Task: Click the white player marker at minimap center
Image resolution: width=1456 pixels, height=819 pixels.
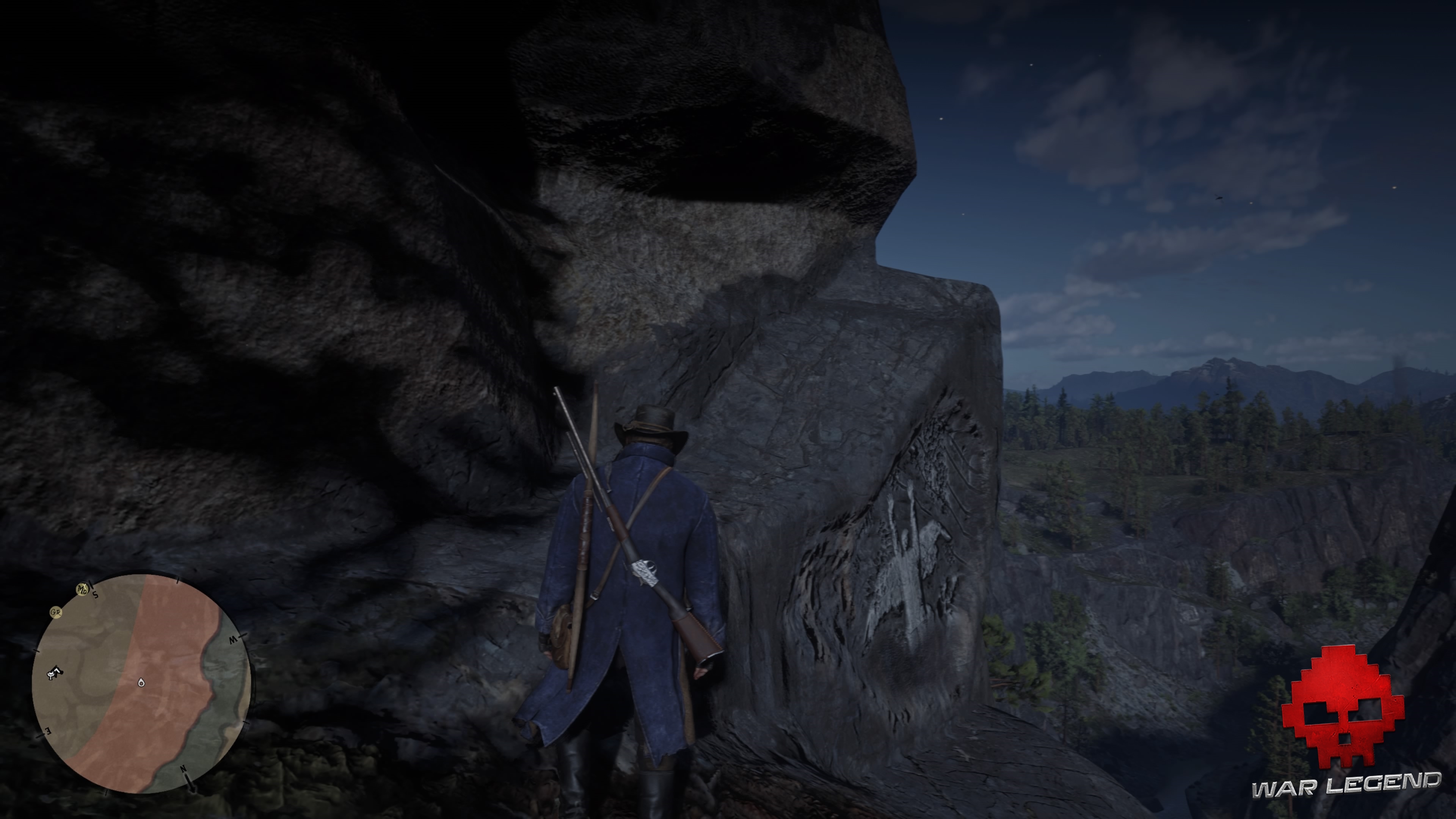Action: [x=142, y=683]
